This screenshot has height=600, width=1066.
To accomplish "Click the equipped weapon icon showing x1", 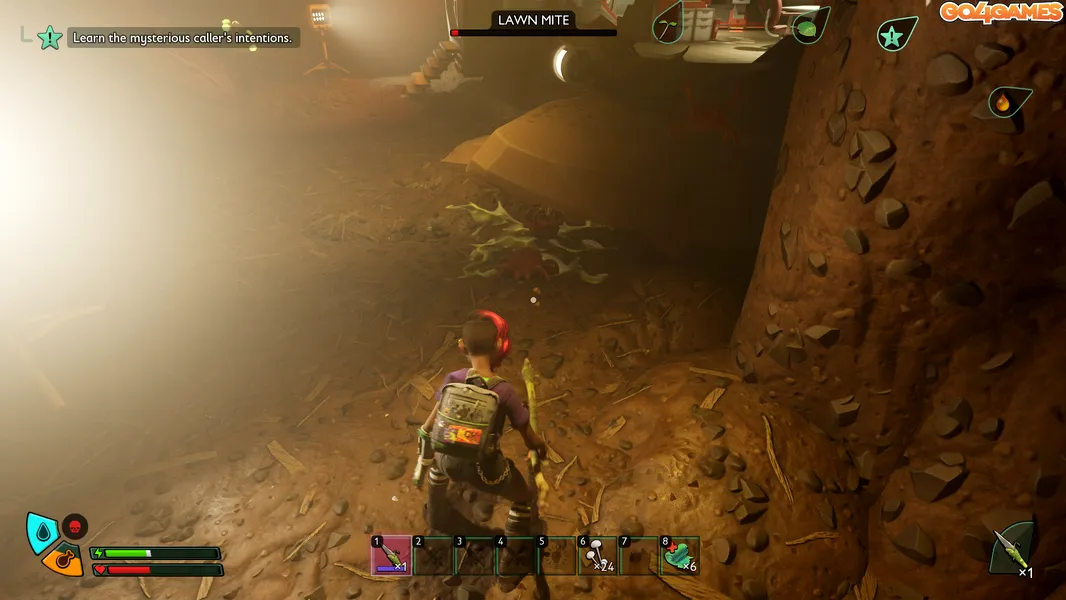I will pos(1012,549).
